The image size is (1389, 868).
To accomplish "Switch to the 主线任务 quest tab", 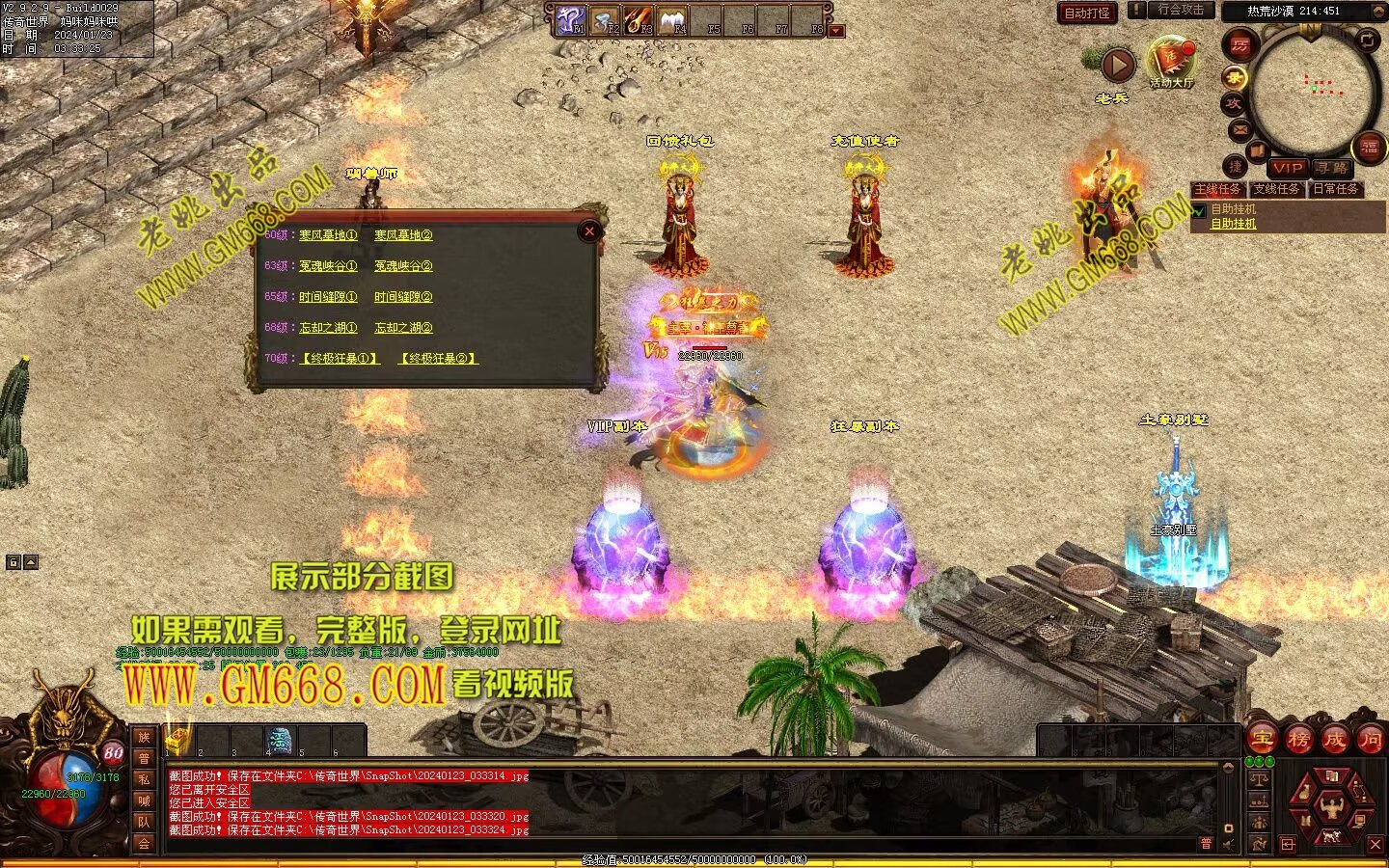I will point(1218,189).
